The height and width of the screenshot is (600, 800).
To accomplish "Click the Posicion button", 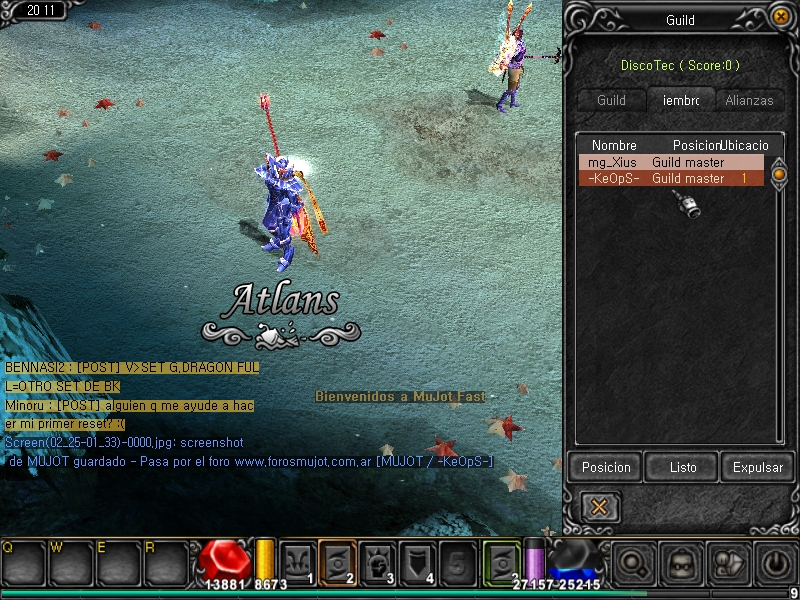I will pyautogui.click(x=606, y=467).
